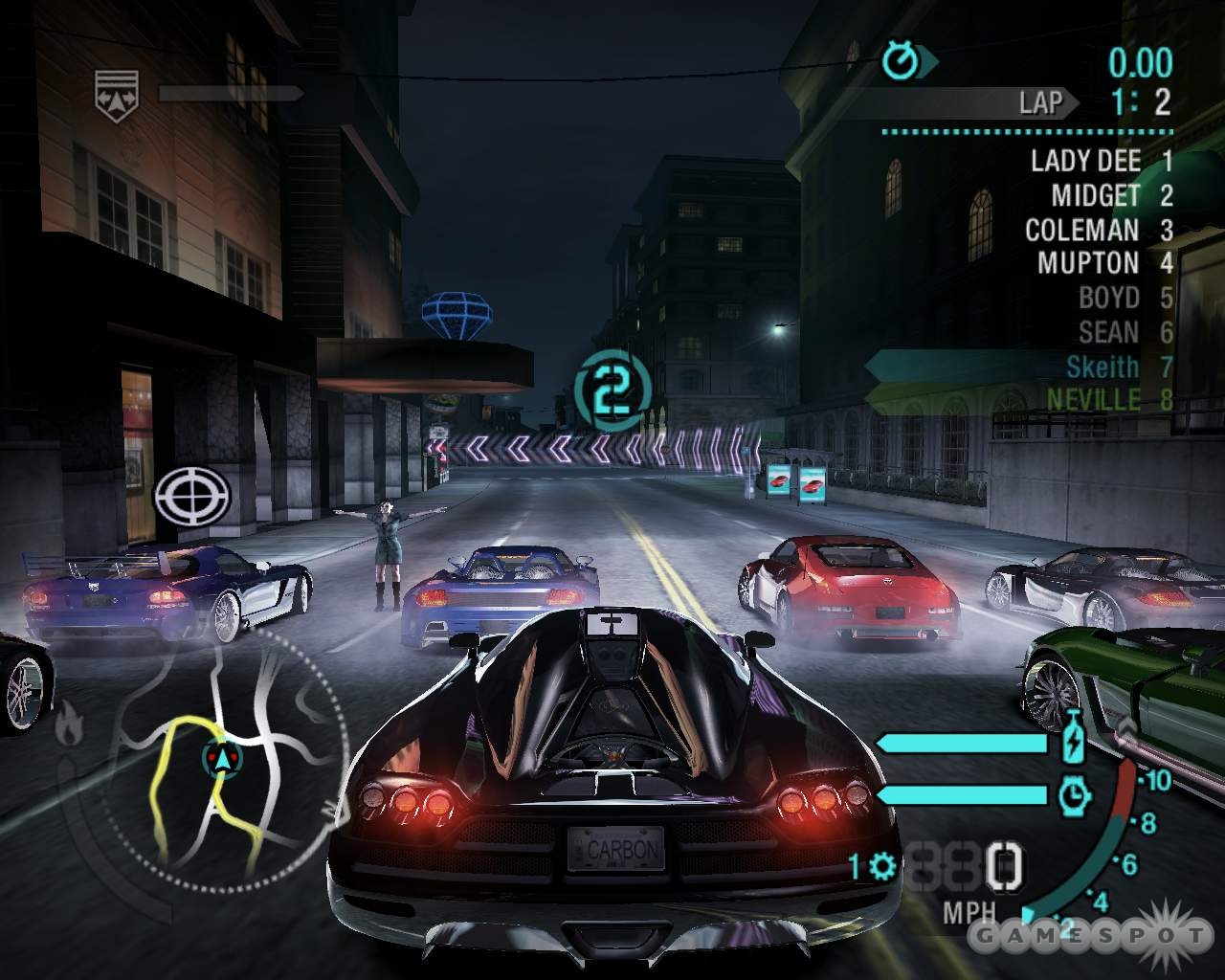Select the crosshair crew member icon

pyautogui.click(x=192, y=496)
